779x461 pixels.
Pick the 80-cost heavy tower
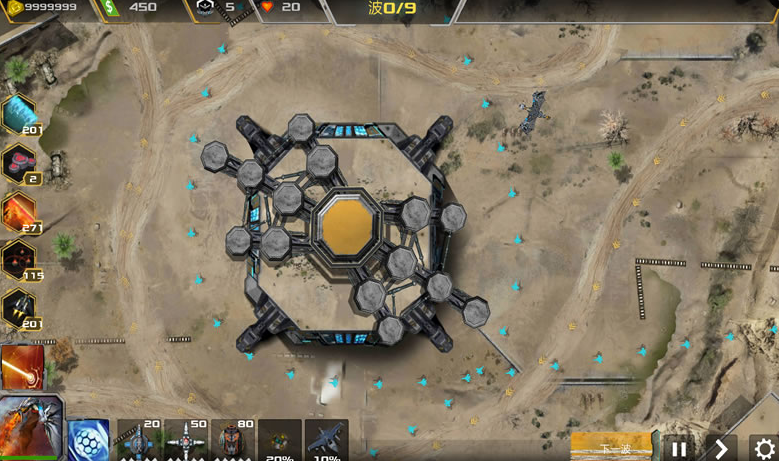coord(233,440)
